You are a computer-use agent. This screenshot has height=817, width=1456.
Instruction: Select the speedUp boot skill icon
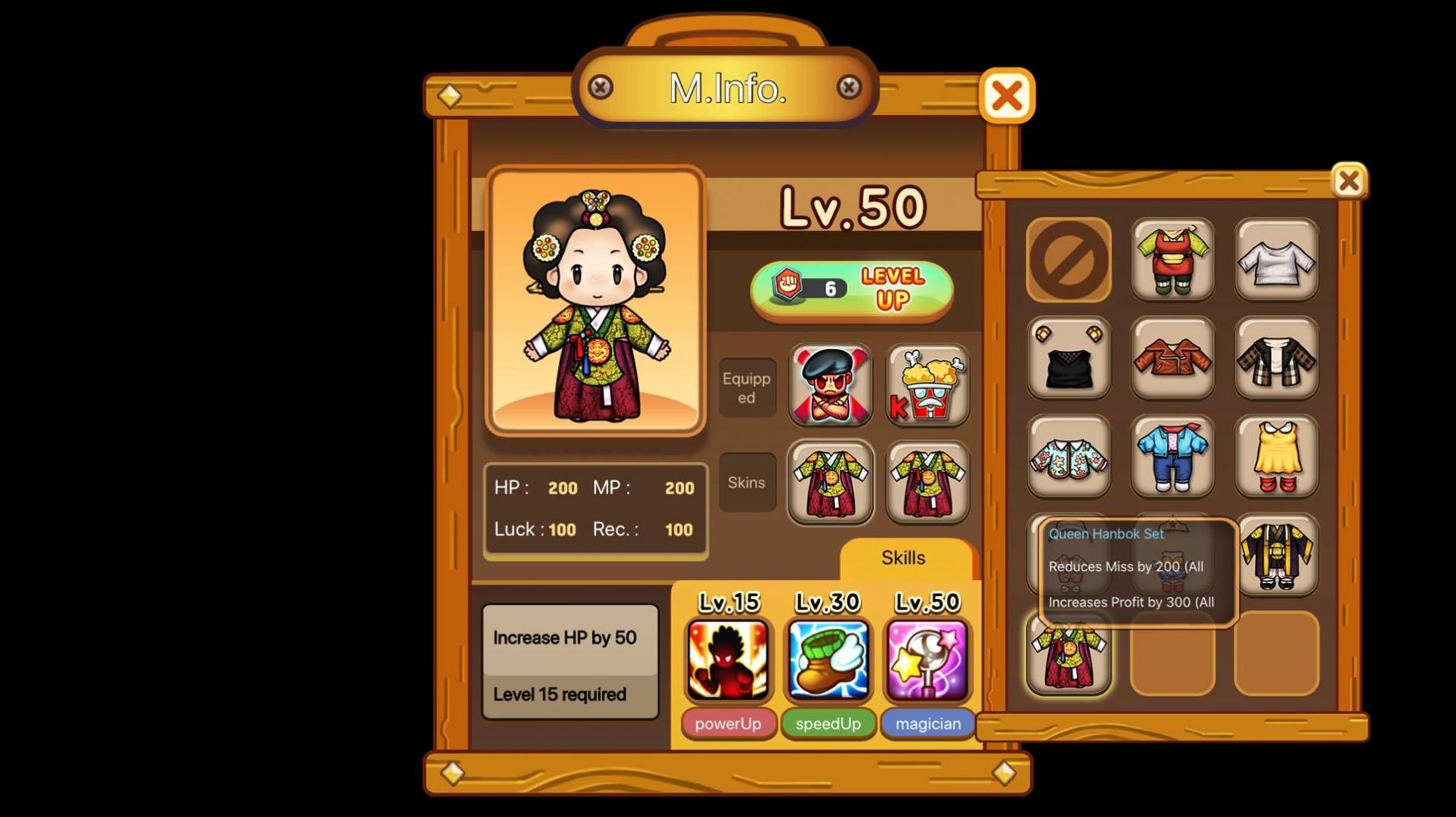827,659
